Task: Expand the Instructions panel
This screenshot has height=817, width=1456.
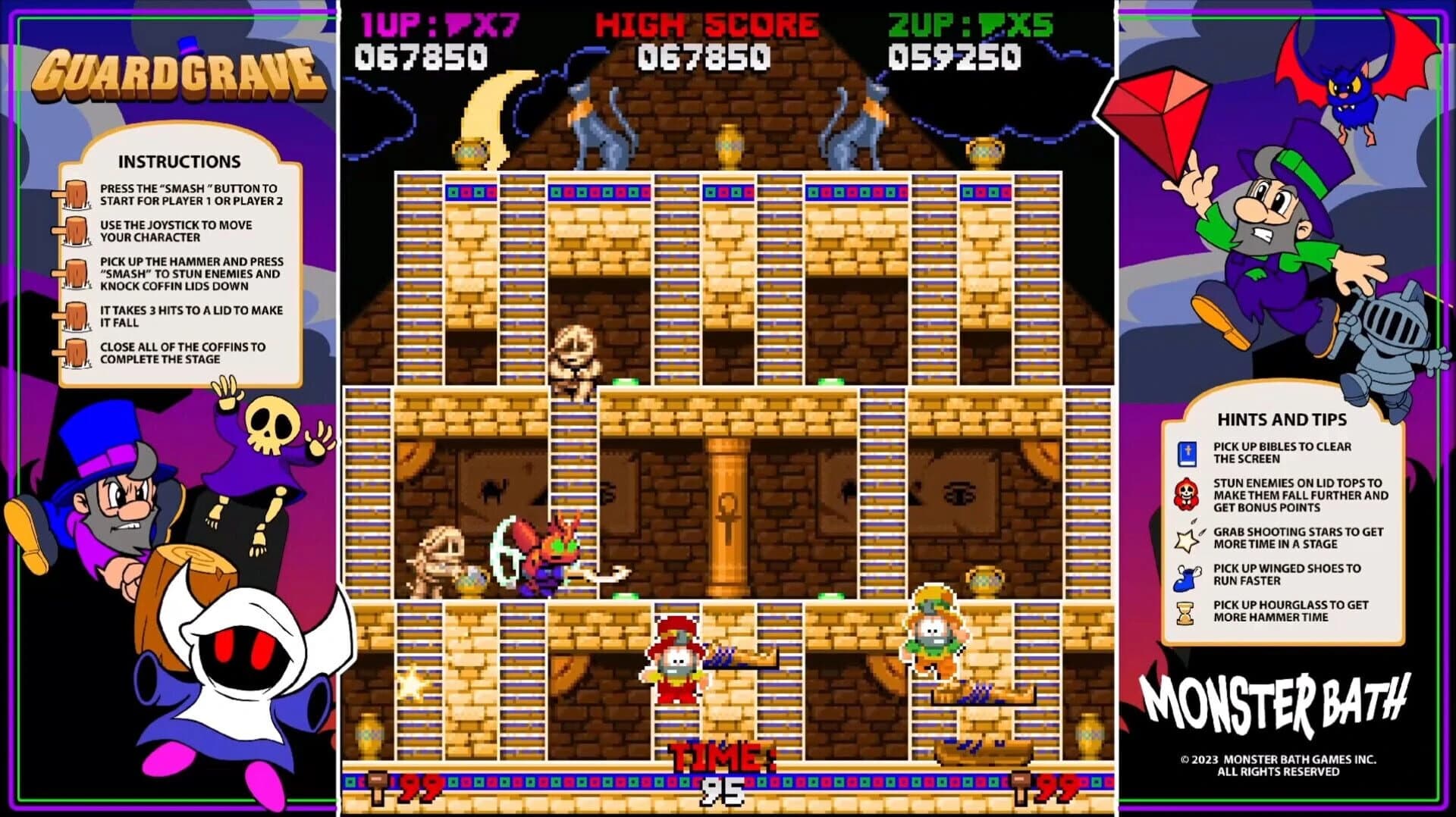Action: [179, 161]
